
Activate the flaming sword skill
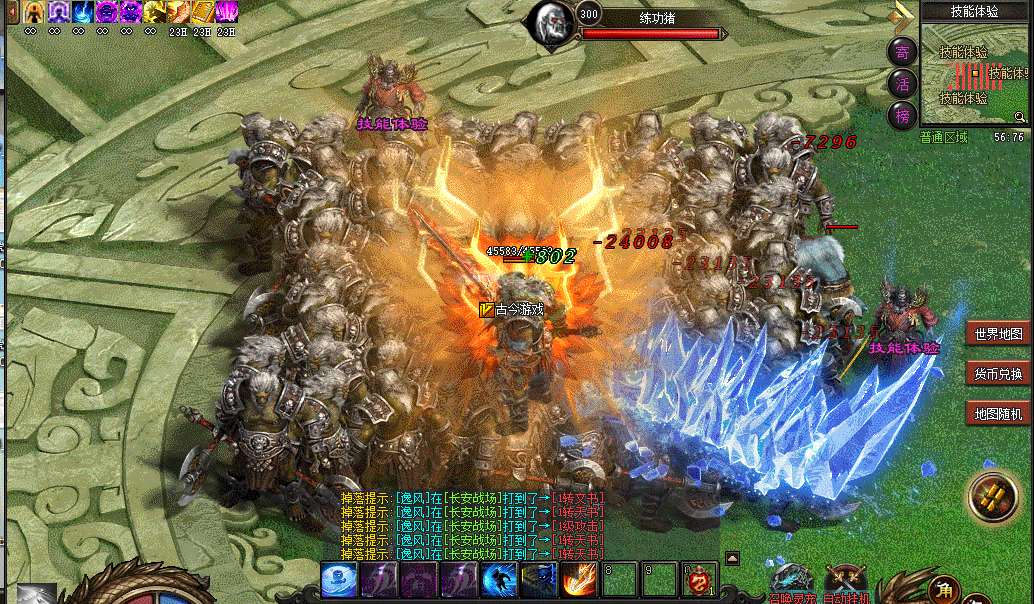578,580
